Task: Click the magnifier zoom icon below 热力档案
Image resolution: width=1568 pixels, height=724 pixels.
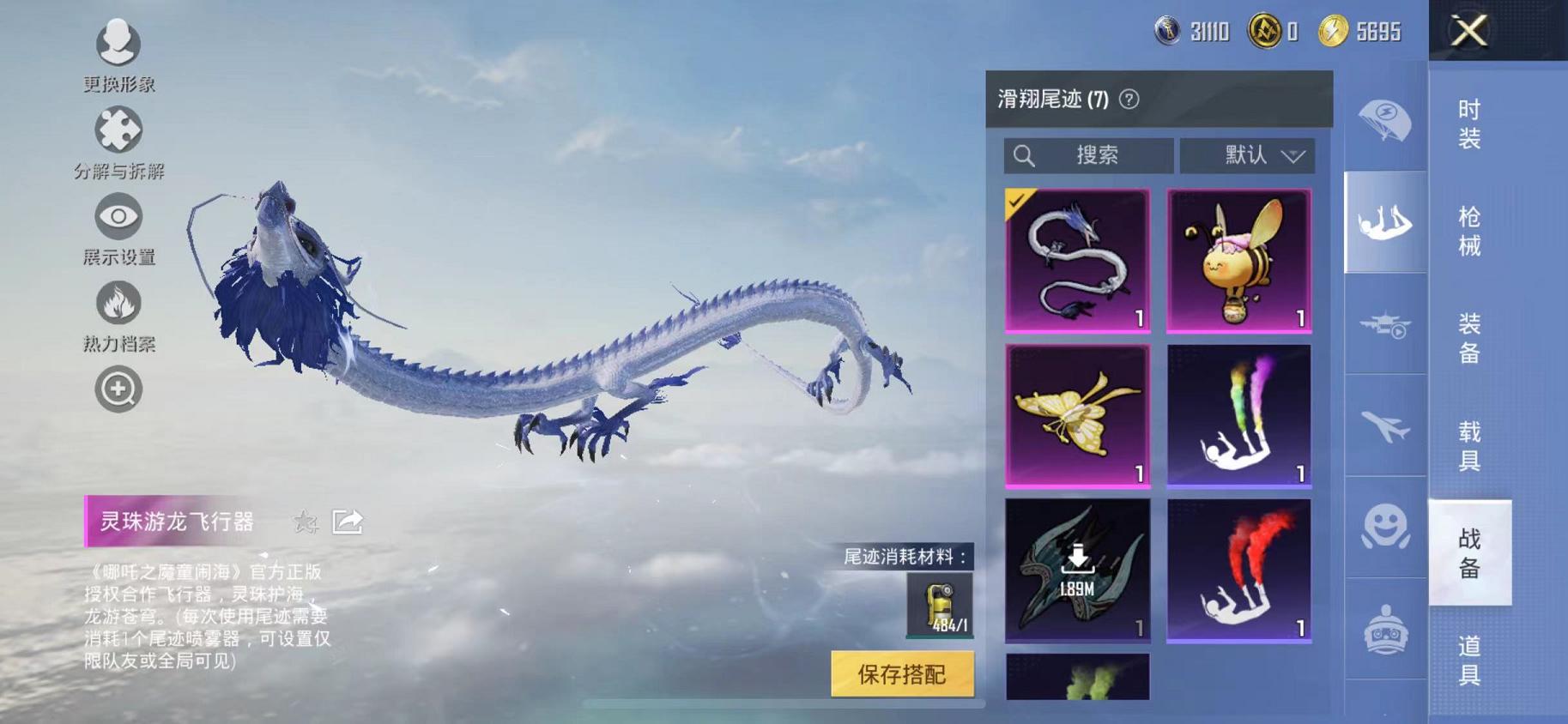Action: click(118, 389)
